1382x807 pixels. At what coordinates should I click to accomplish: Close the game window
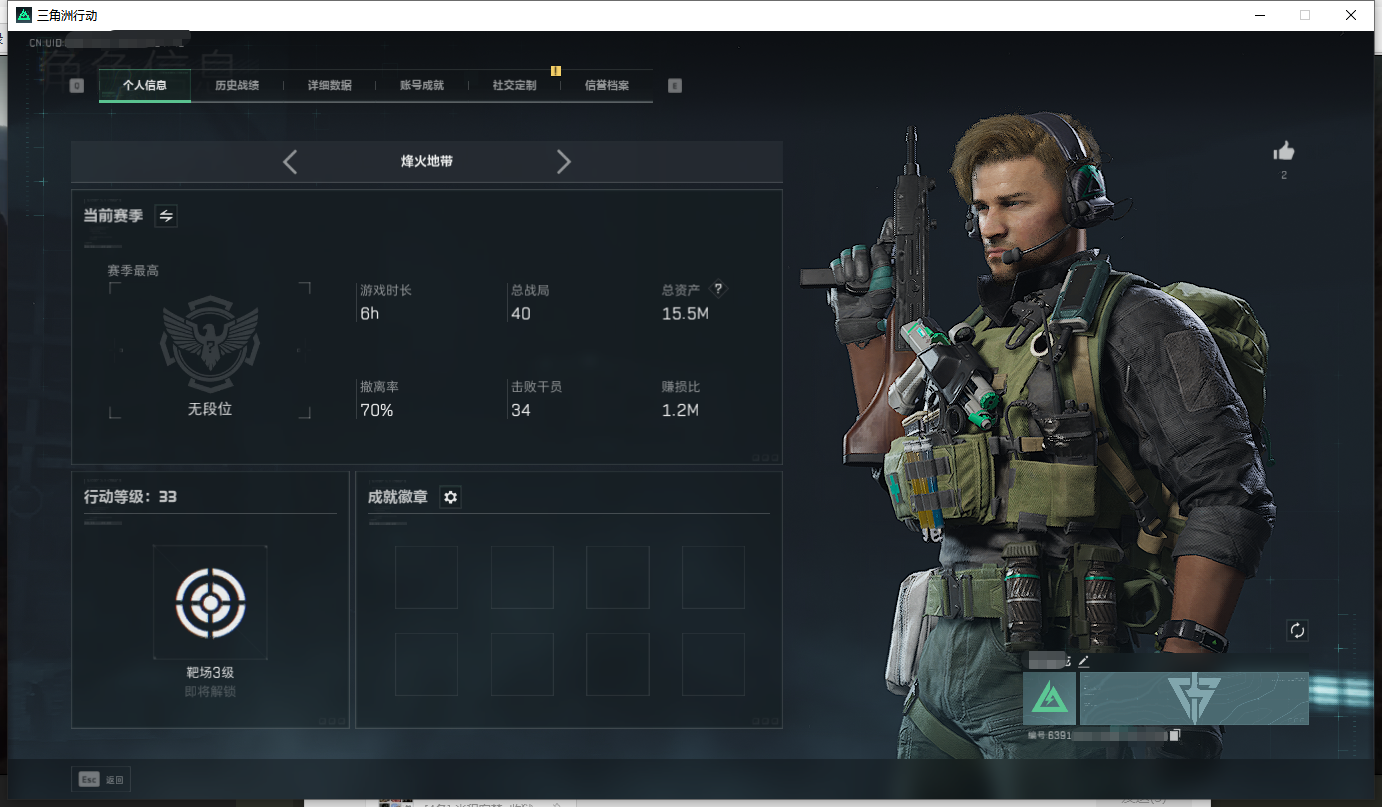click(1350, 15)
